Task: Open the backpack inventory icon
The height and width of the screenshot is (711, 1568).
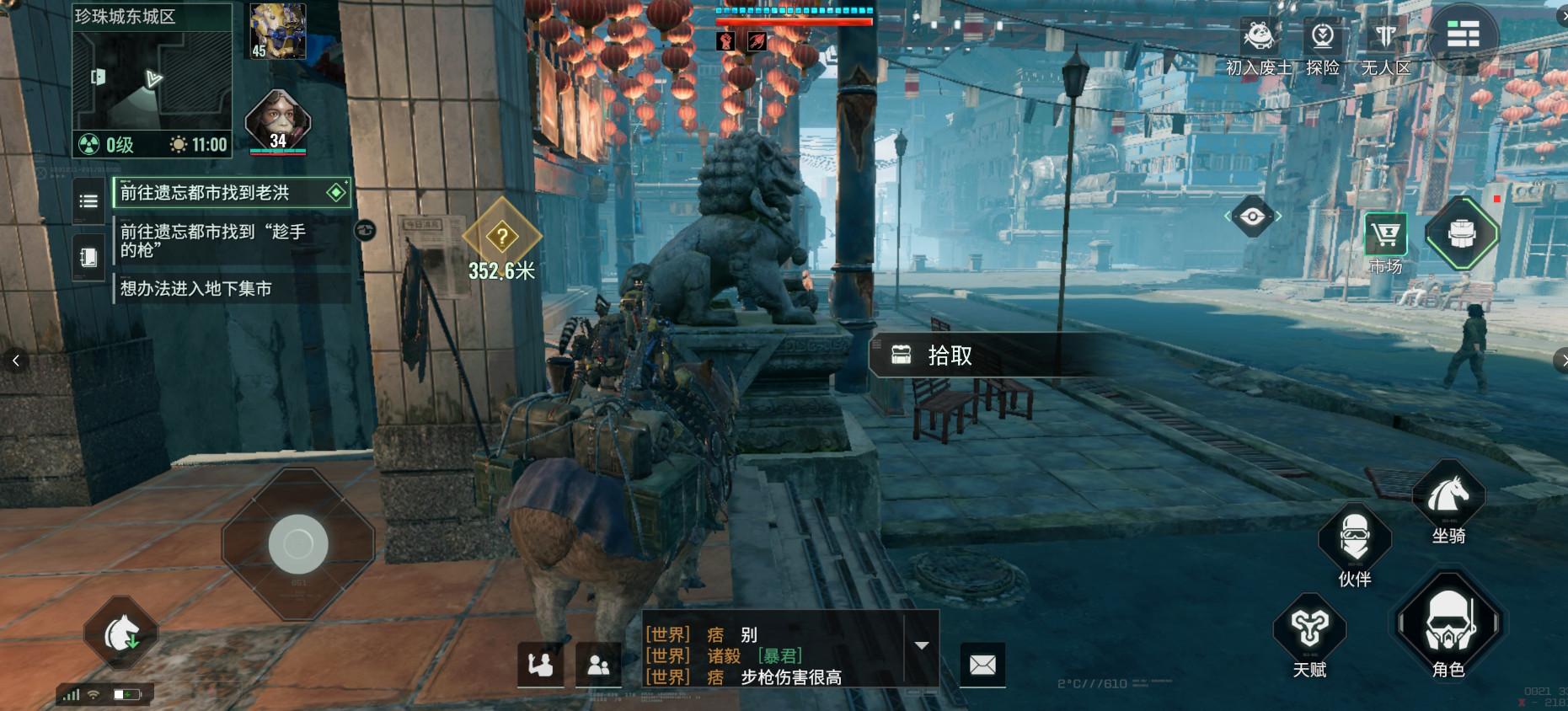Action: [1462, 233]
